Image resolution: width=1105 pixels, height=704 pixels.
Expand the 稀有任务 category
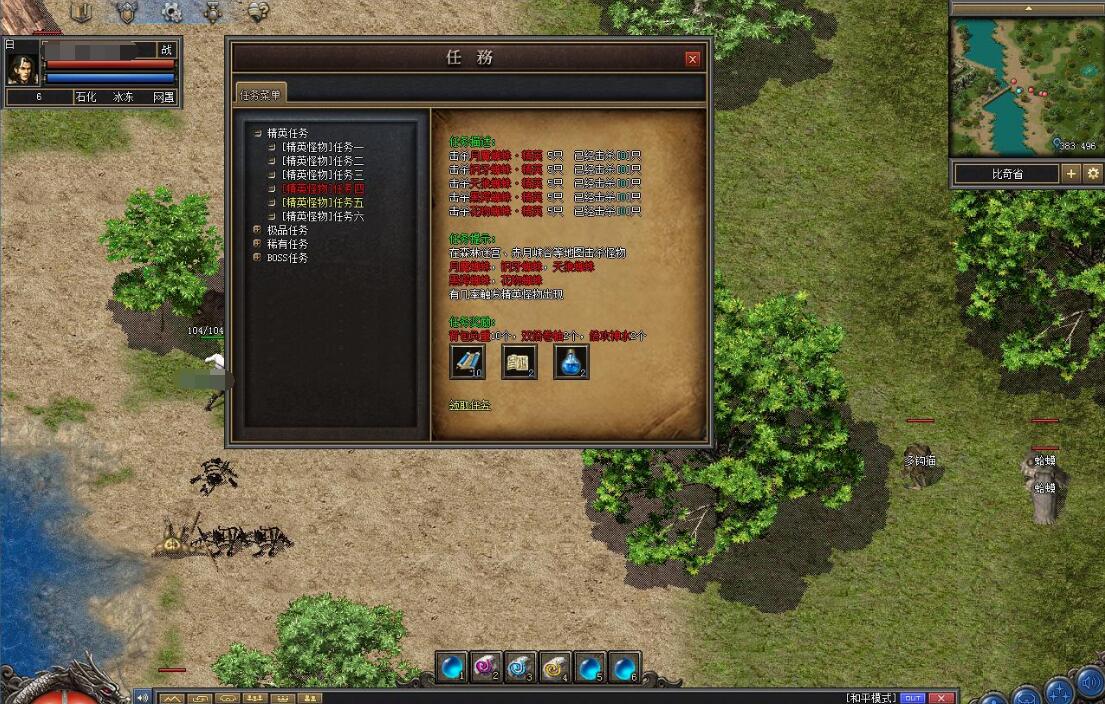(x=258, y=244)
